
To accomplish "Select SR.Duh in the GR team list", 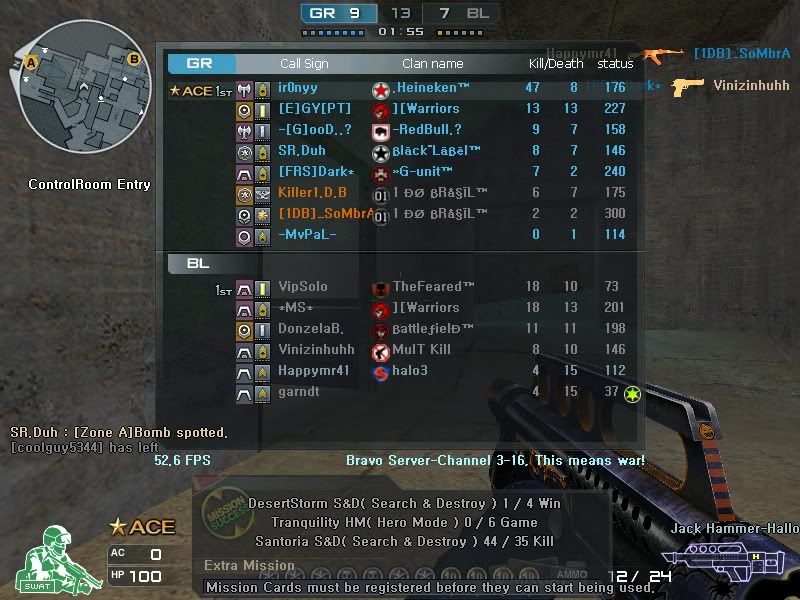I will [400, 151].
